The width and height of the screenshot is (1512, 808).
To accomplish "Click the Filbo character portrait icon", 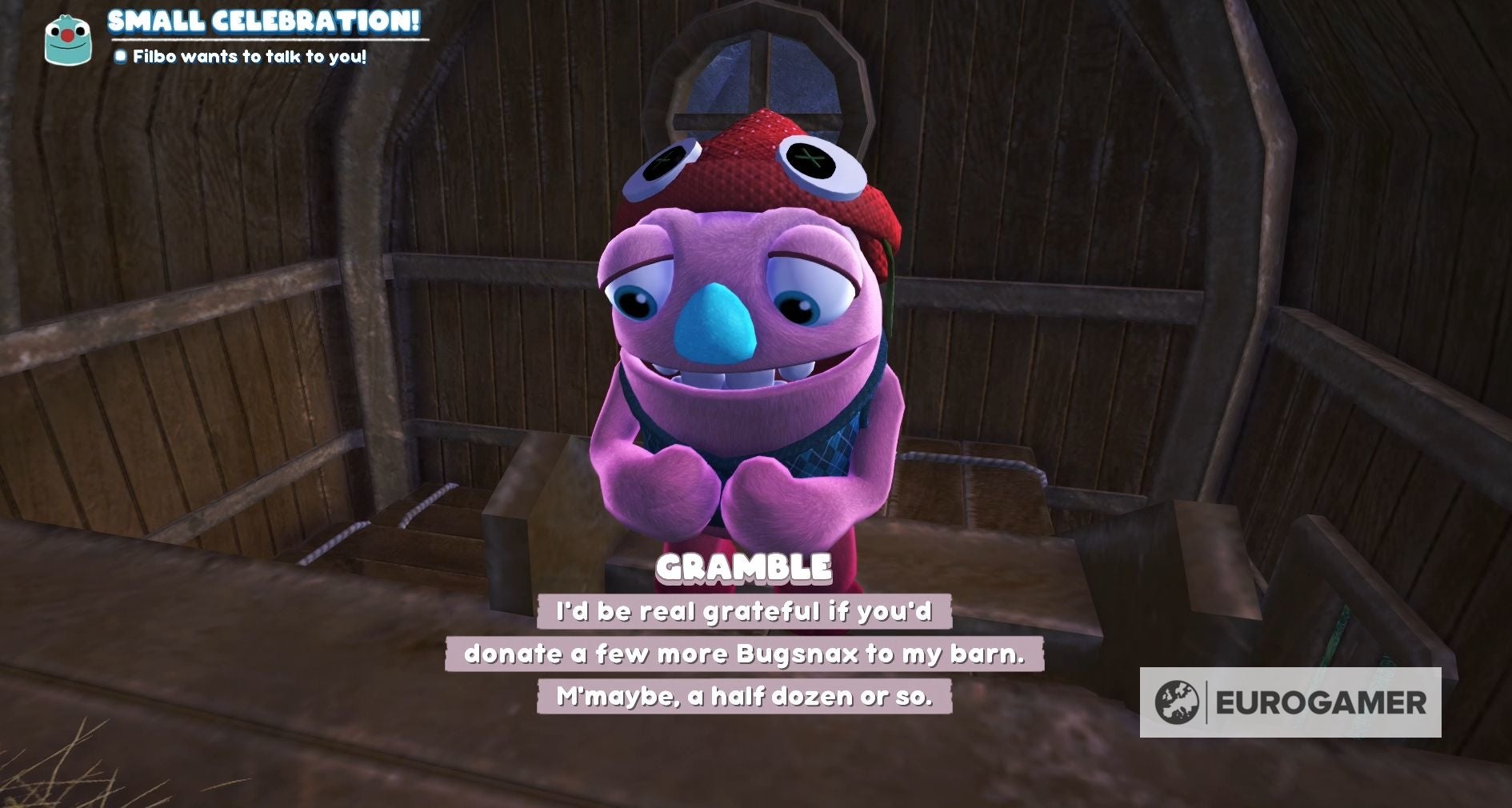I will pos(68,38).
